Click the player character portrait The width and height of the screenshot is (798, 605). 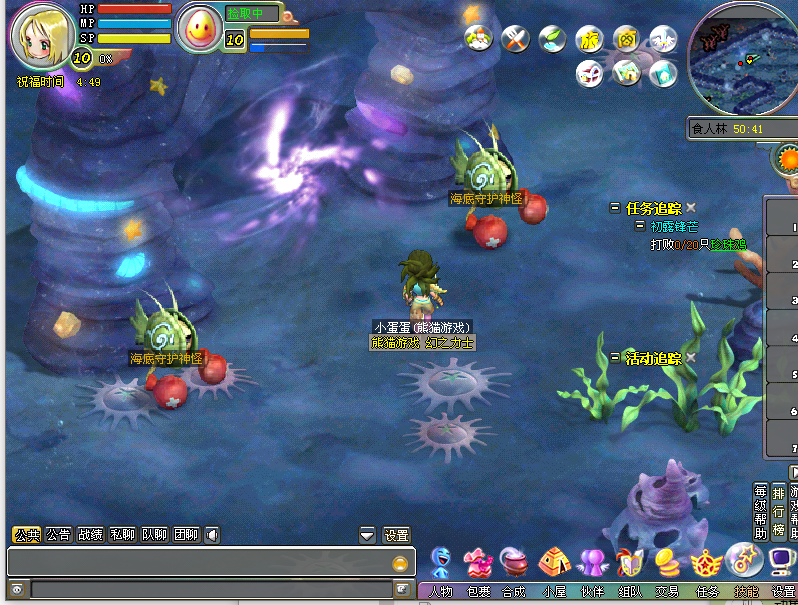click(x=40, y=35)
